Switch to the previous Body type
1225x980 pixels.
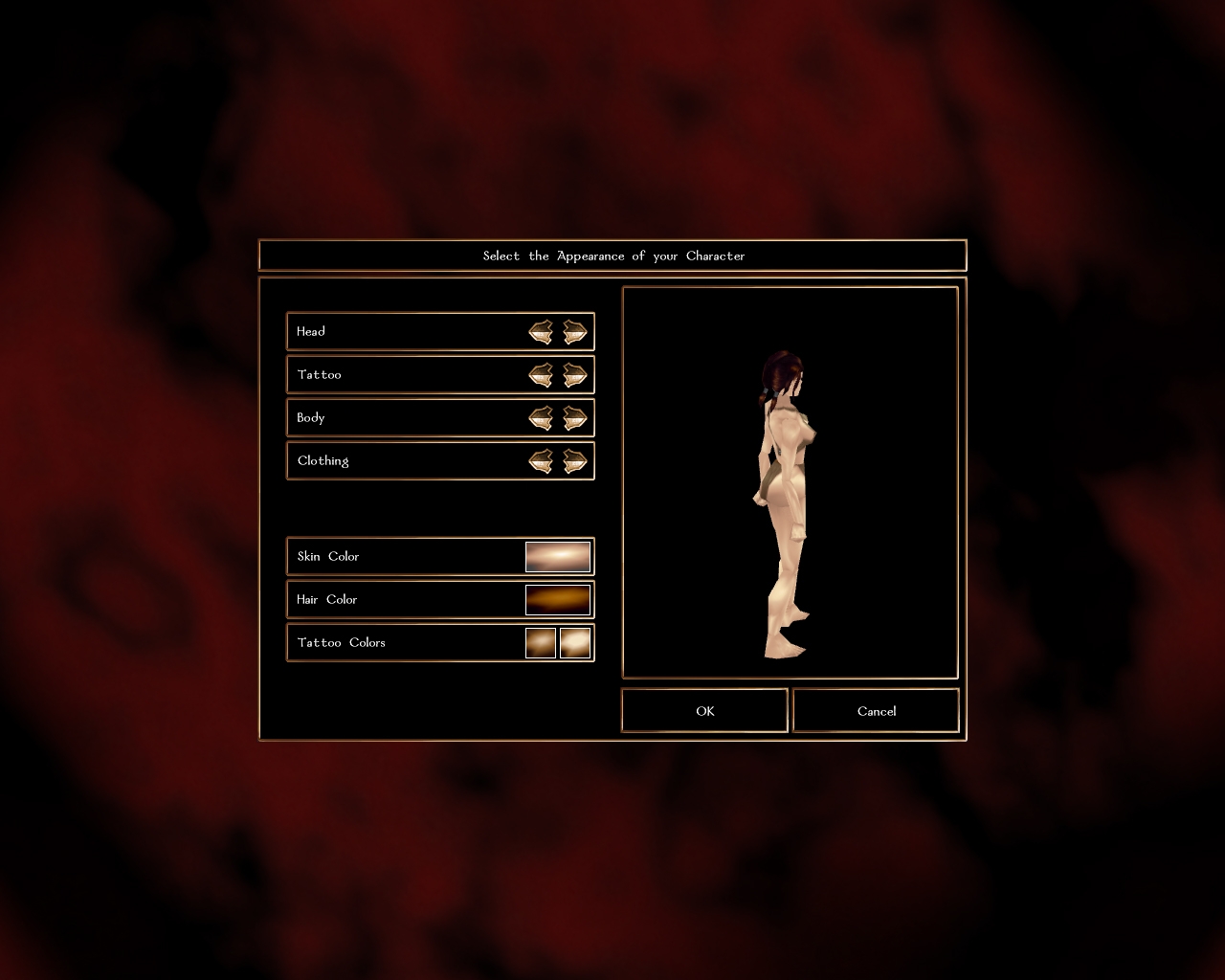pos(541,418)
